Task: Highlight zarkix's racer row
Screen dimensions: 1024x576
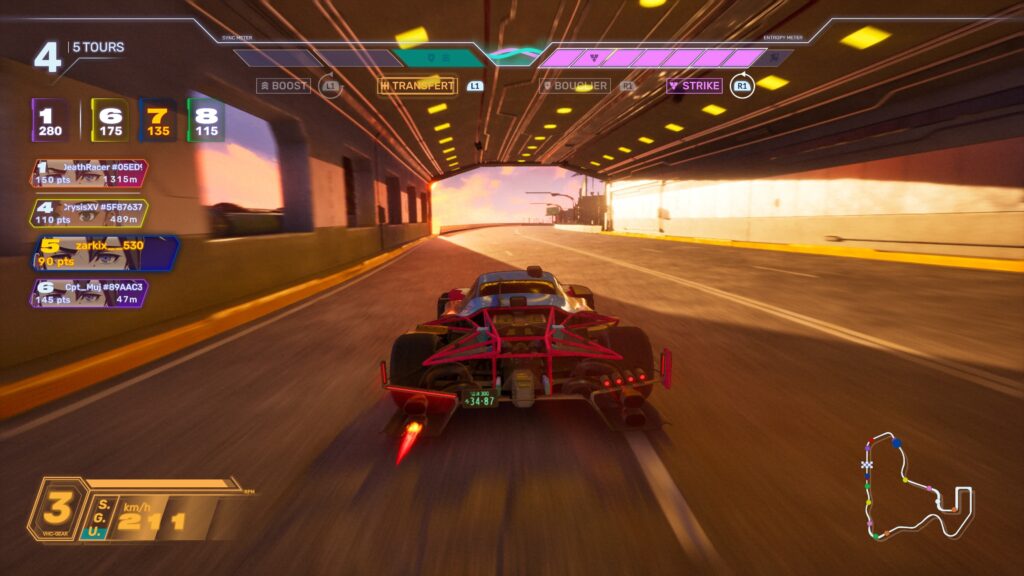Action: click(105, 253)
